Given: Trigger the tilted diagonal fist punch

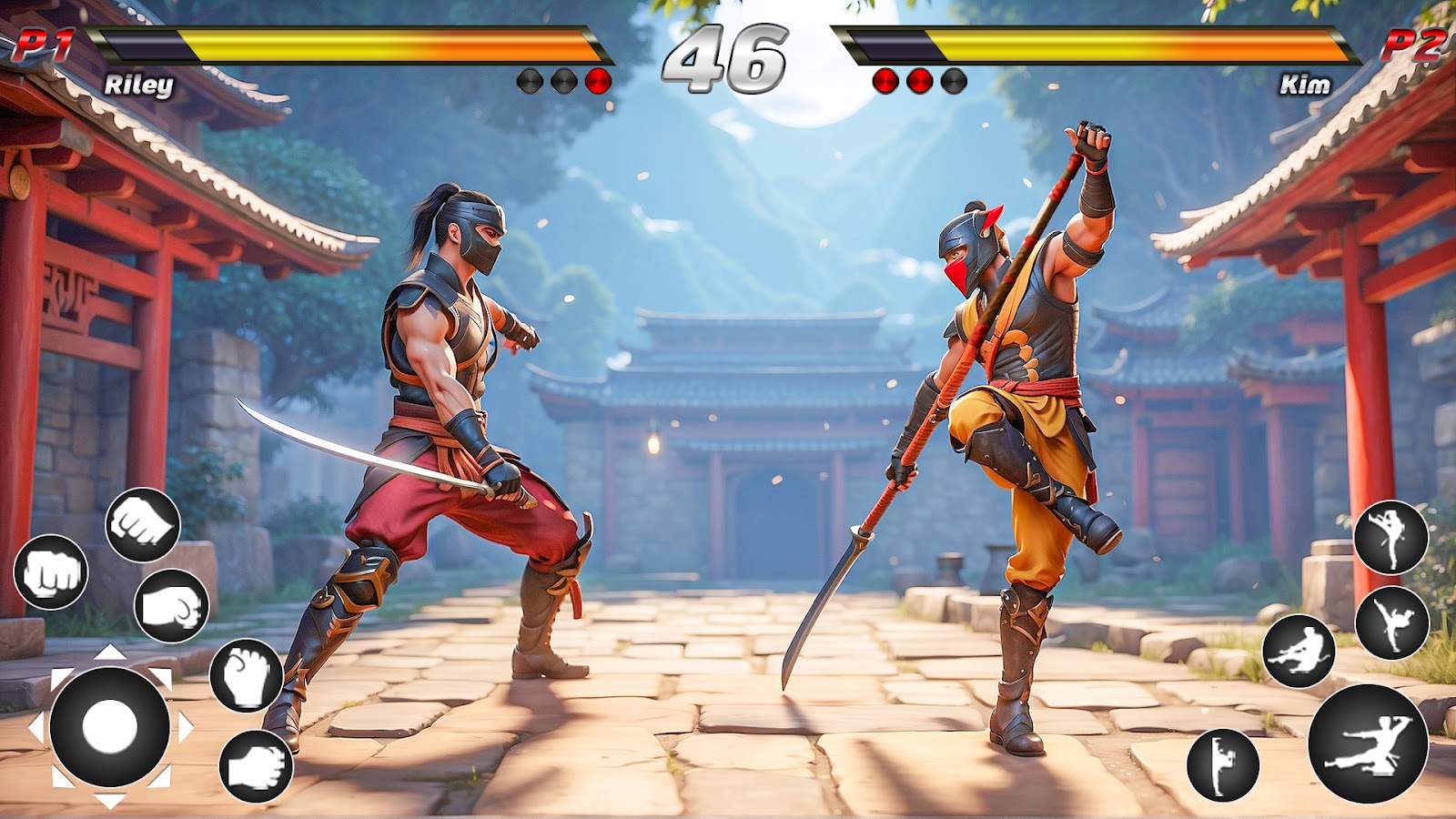Looking at the screenshot, I should (143, 524).
